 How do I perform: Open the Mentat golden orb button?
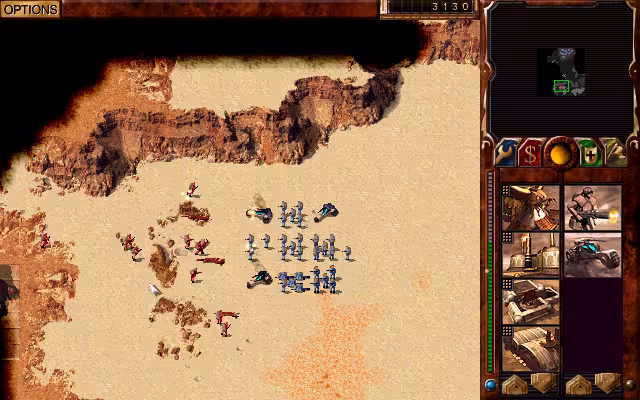[561, 153]
